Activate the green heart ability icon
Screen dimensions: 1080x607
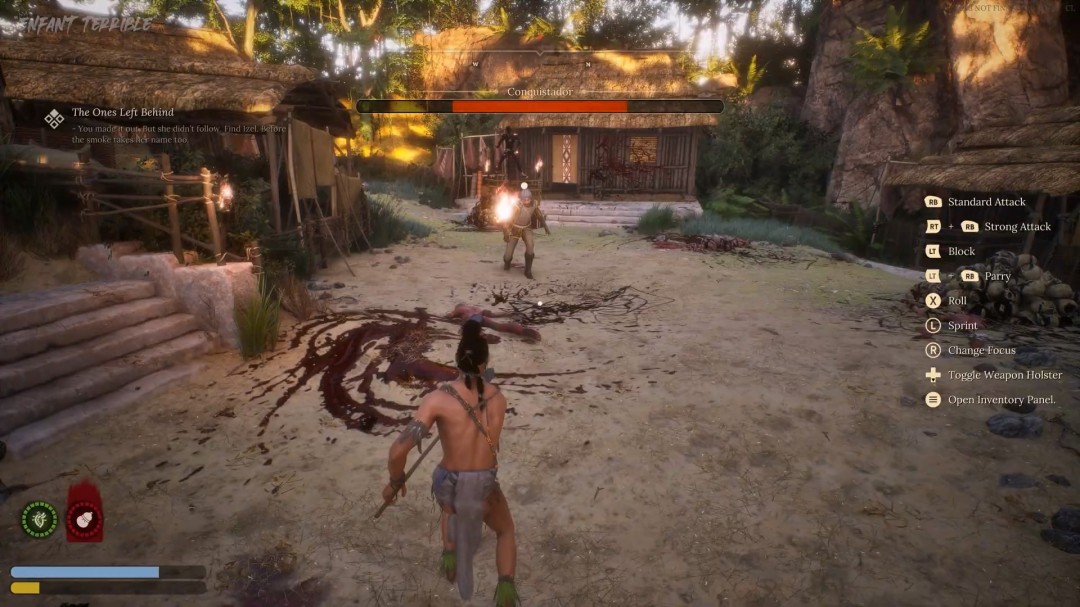[39, 519]
